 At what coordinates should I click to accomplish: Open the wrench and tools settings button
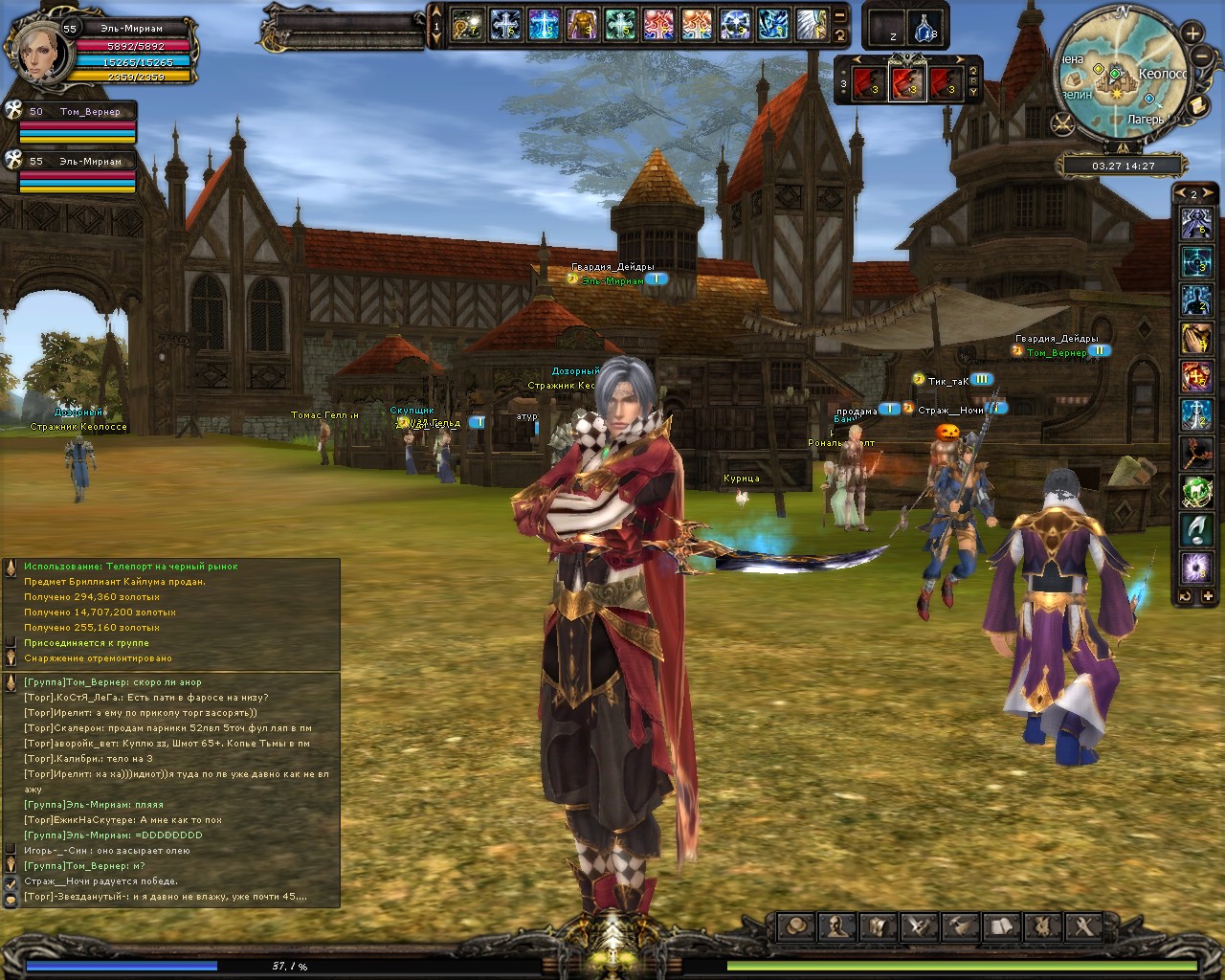click(x=1084, y=925)
